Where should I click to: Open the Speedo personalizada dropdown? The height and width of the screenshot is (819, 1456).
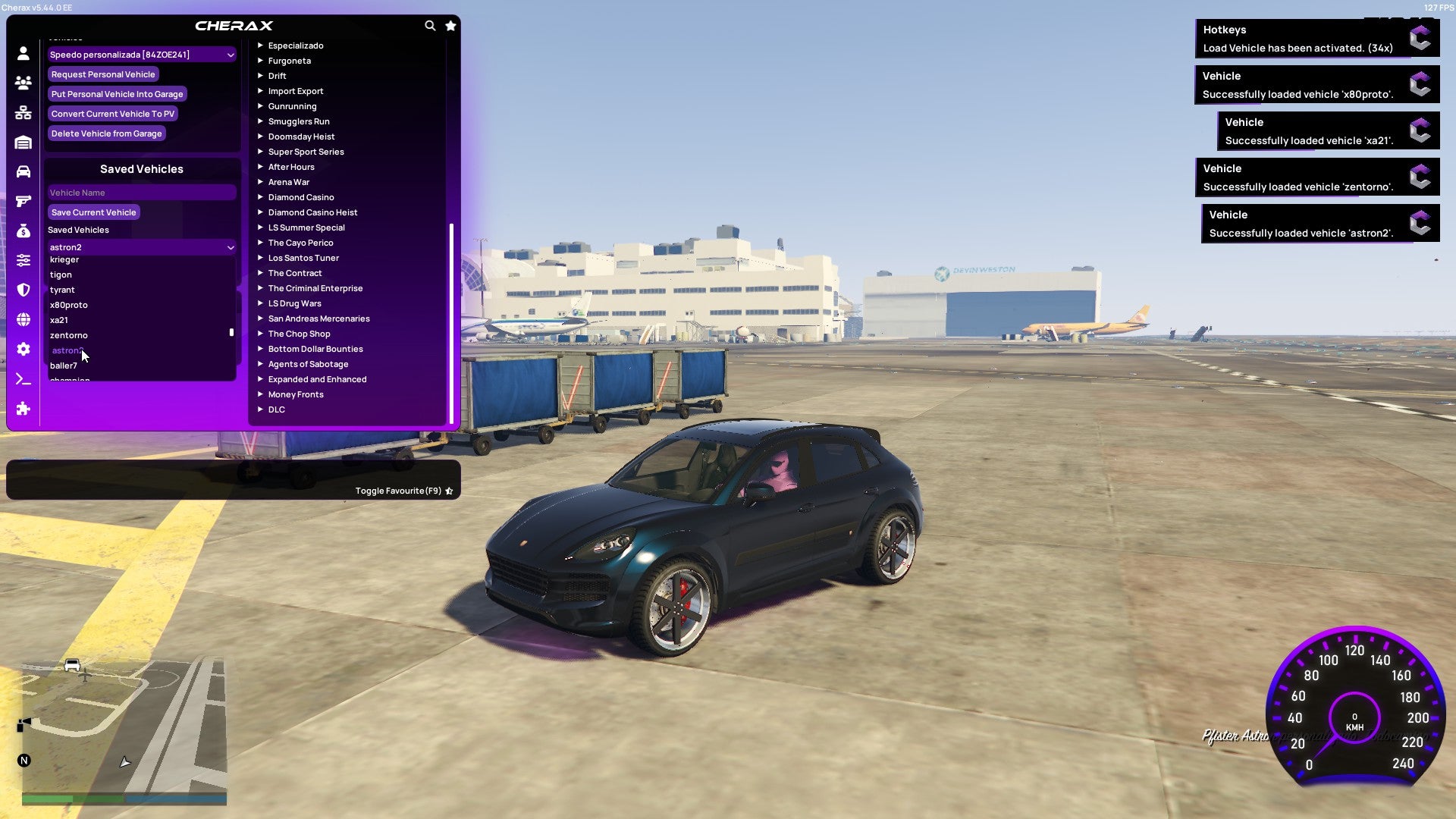[141, 54]
